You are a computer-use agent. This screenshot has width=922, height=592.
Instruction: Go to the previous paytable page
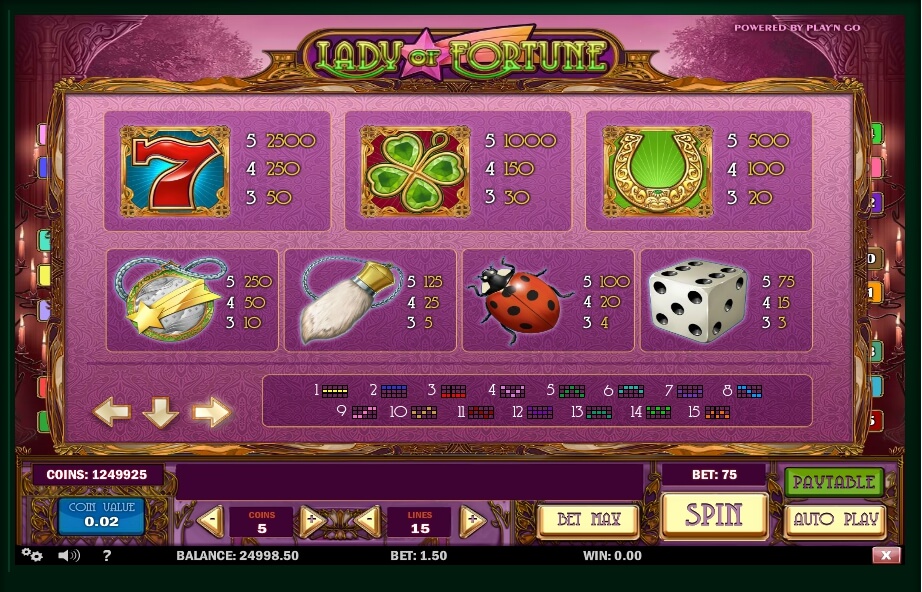click(x=112, y=411)
